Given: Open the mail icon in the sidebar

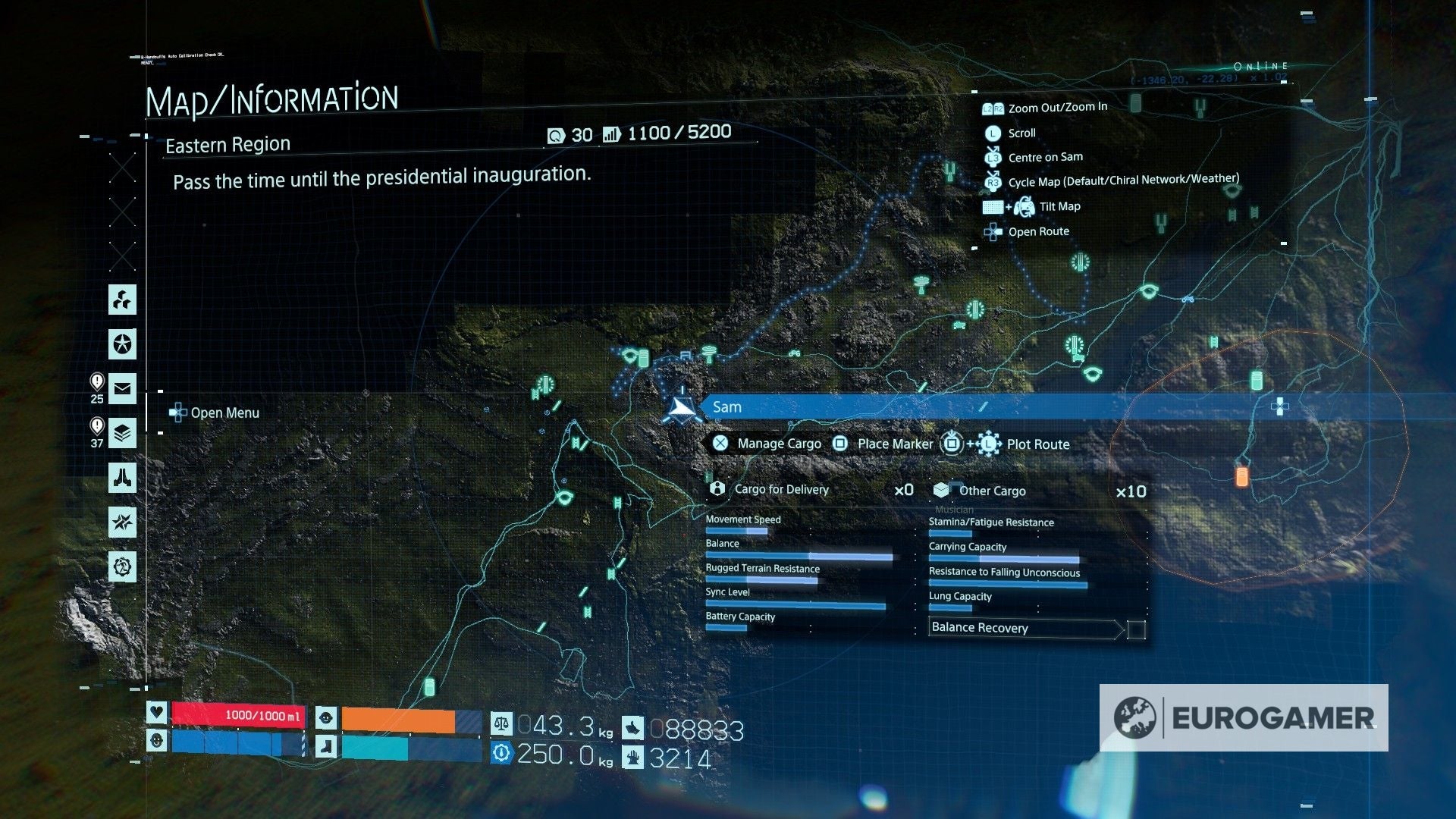Looking at the screenshot, I should pos(122,390).
